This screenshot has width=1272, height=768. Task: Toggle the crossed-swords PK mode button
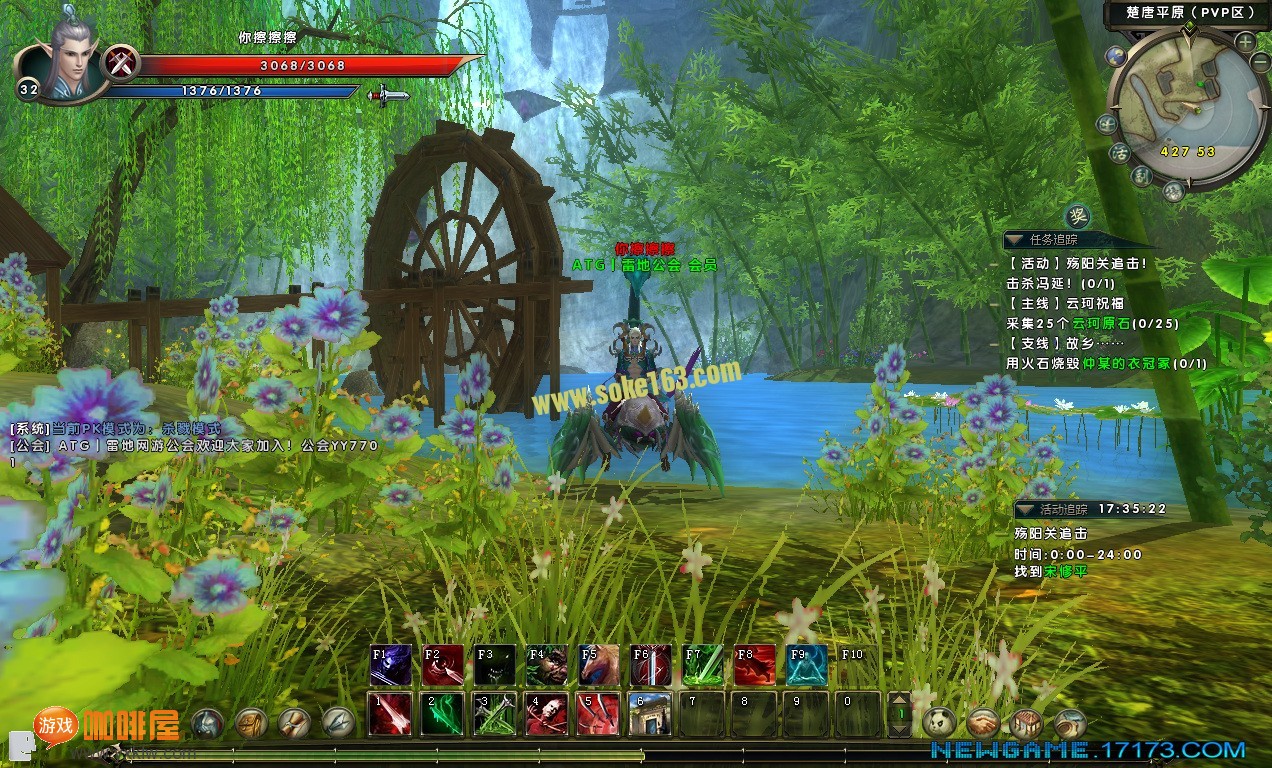tap(122, 62)
